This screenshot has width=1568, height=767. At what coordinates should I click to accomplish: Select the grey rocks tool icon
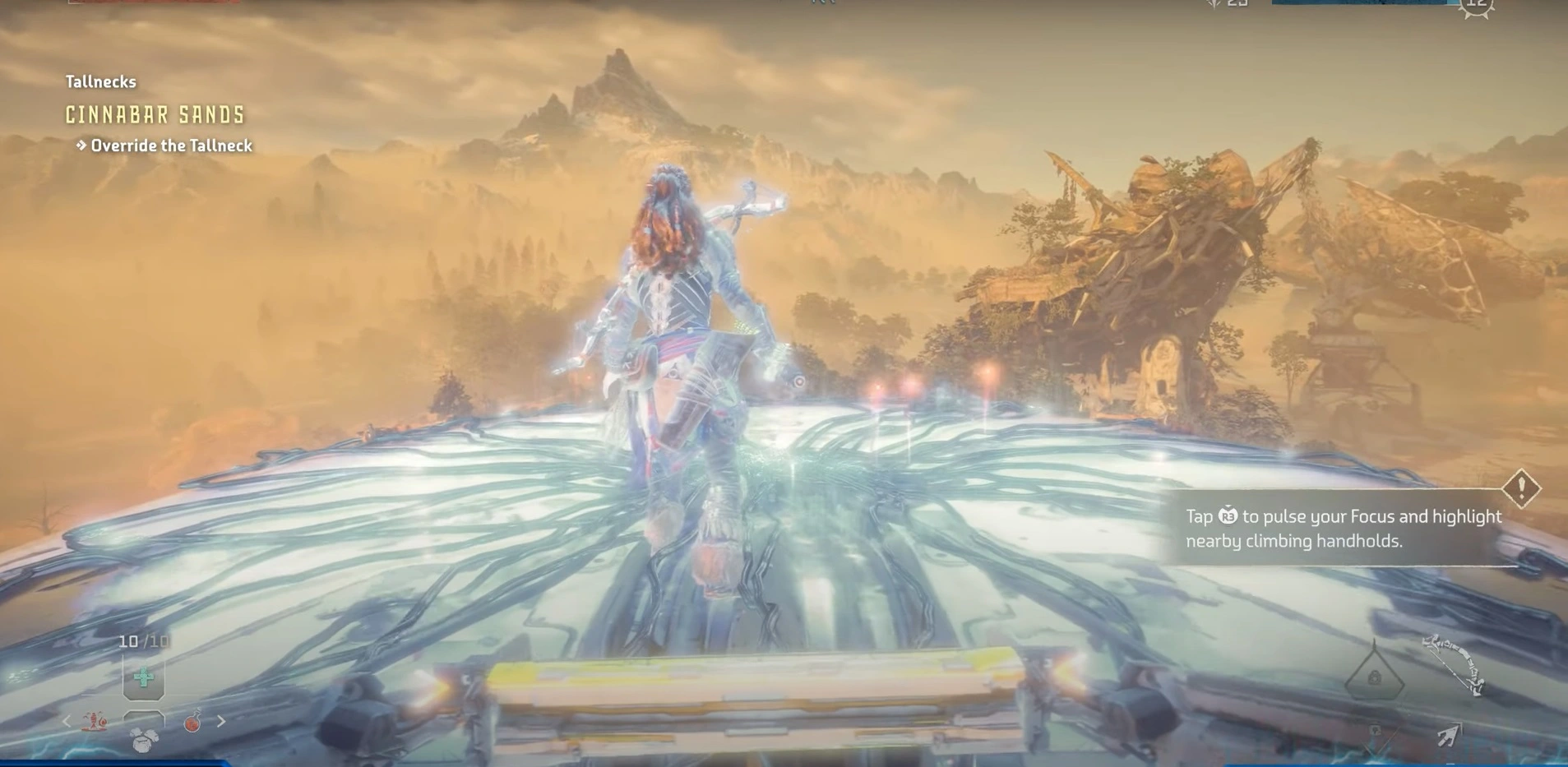click(x=144, y=740)
